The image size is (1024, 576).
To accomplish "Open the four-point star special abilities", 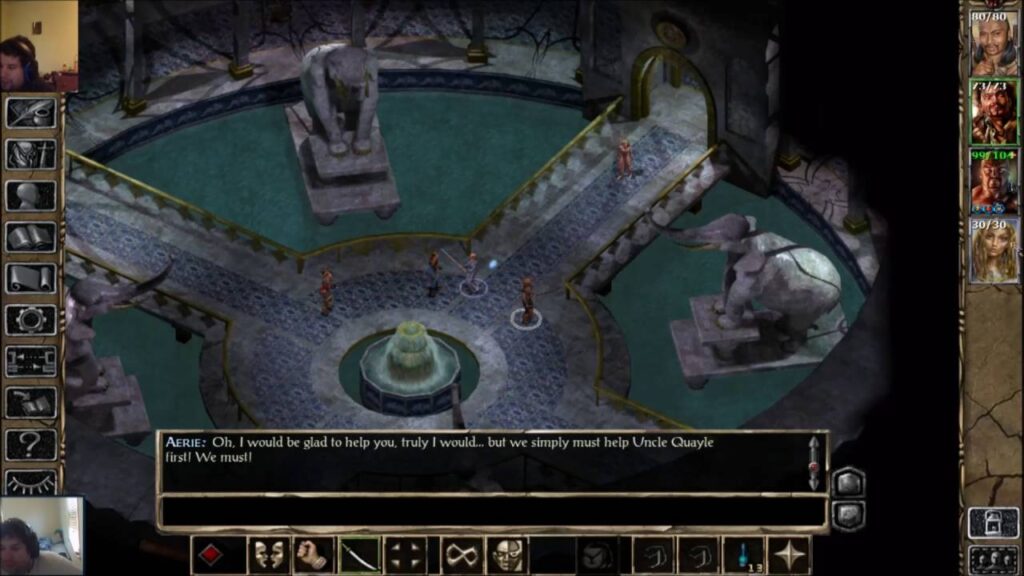I will (790, 555).
